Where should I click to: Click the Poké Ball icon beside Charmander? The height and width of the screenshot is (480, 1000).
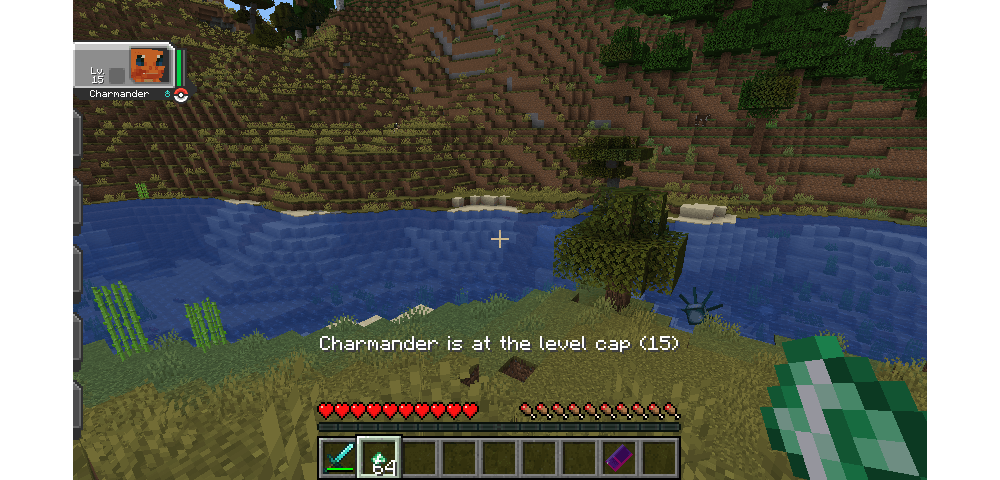click(181, 95)
